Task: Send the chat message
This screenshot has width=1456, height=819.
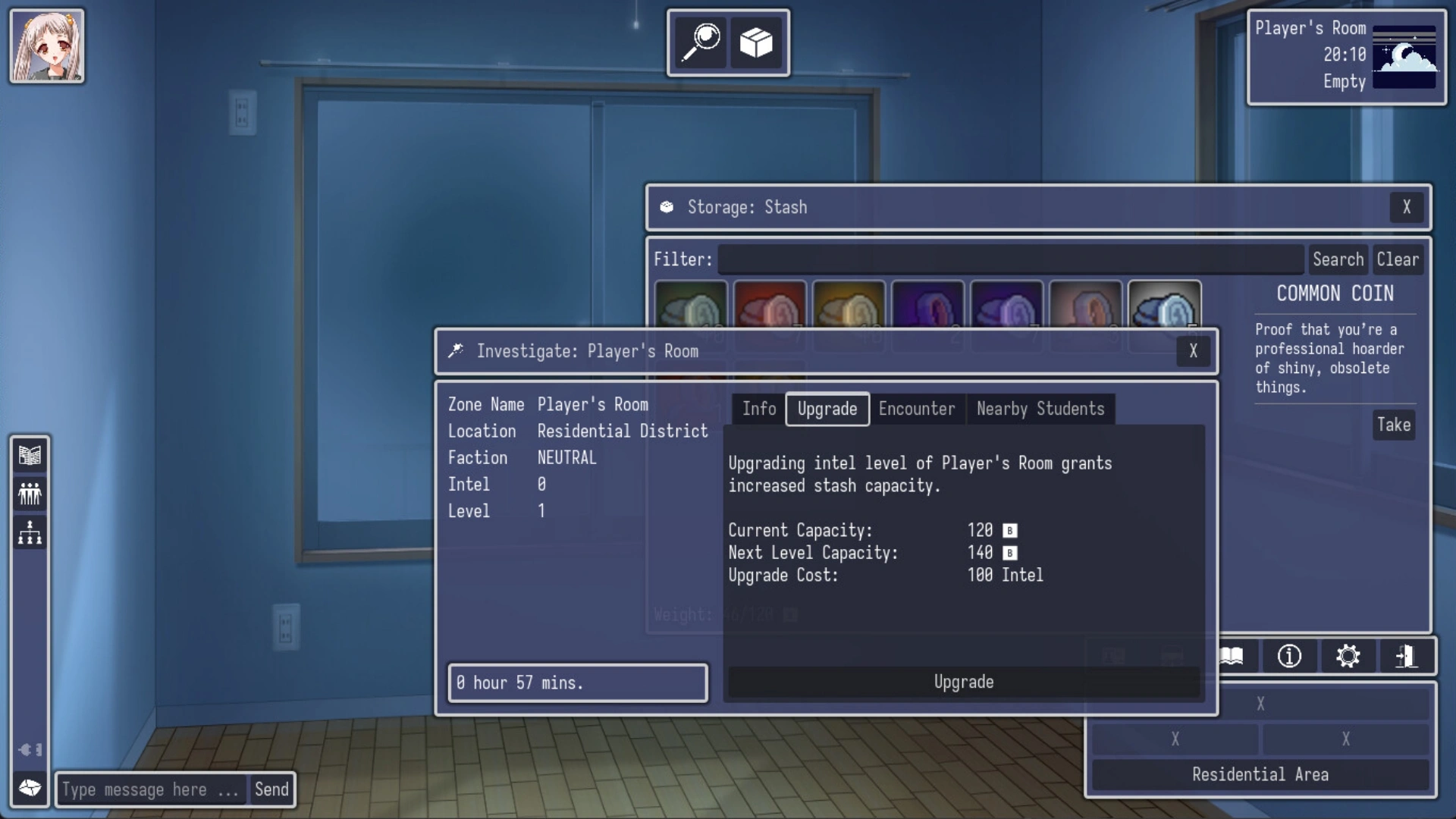Action: pyautogui.click(x=271, y=789)
